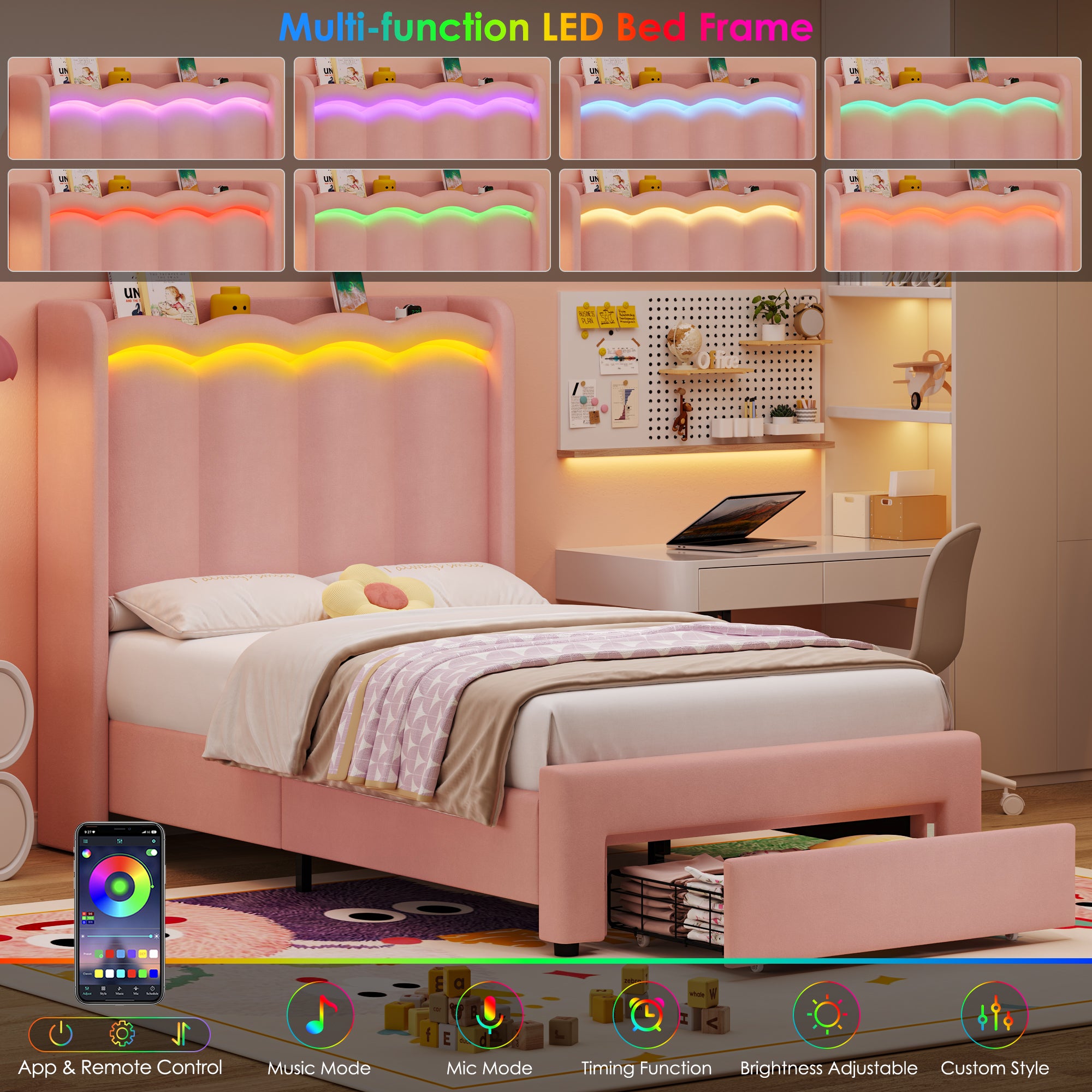The image size is (1092, 1092).
Task: Select the blue custom color swatch
Action: point(154,975)
